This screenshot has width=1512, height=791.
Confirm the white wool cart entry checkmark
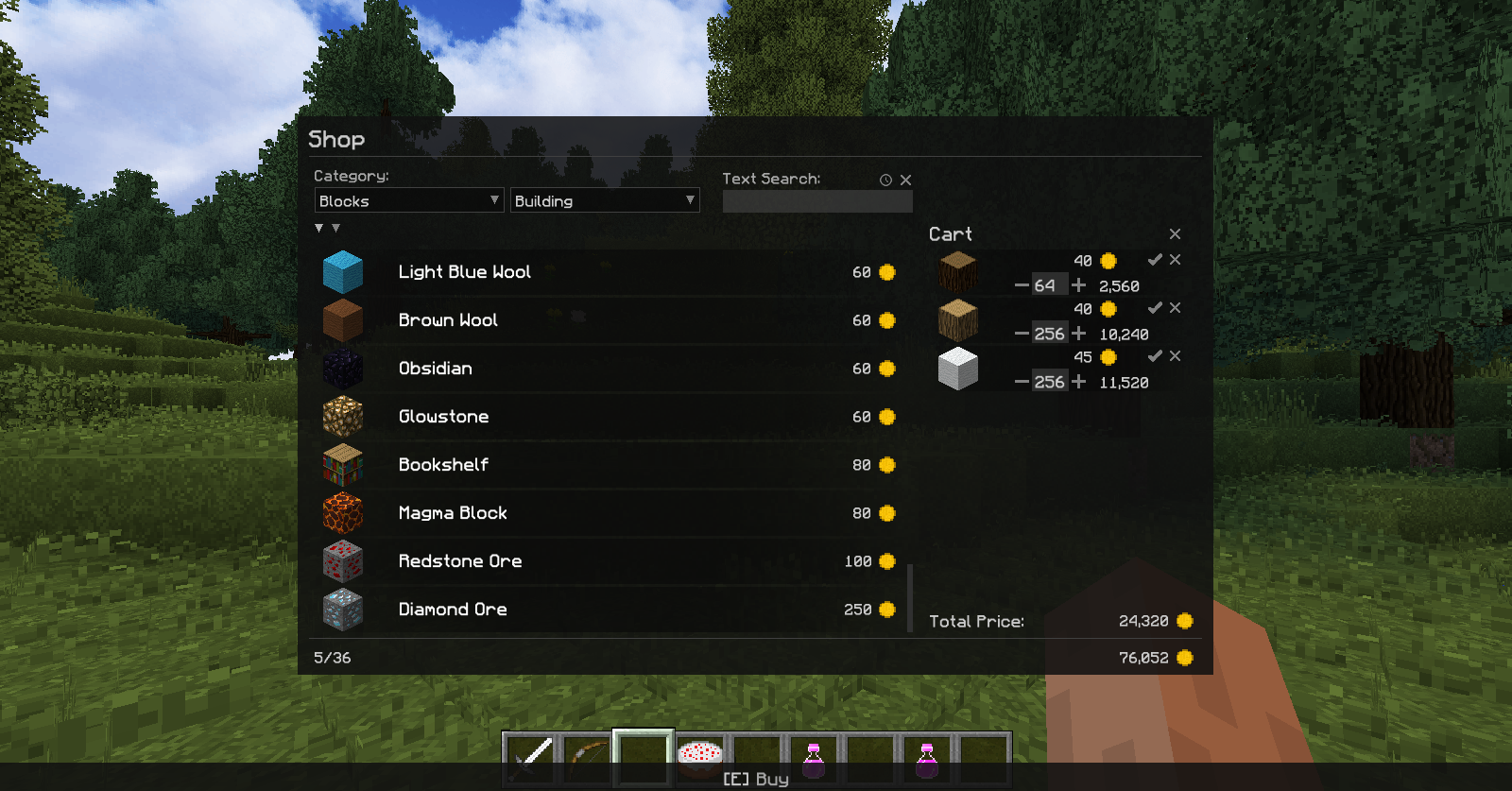[1154, 356]
